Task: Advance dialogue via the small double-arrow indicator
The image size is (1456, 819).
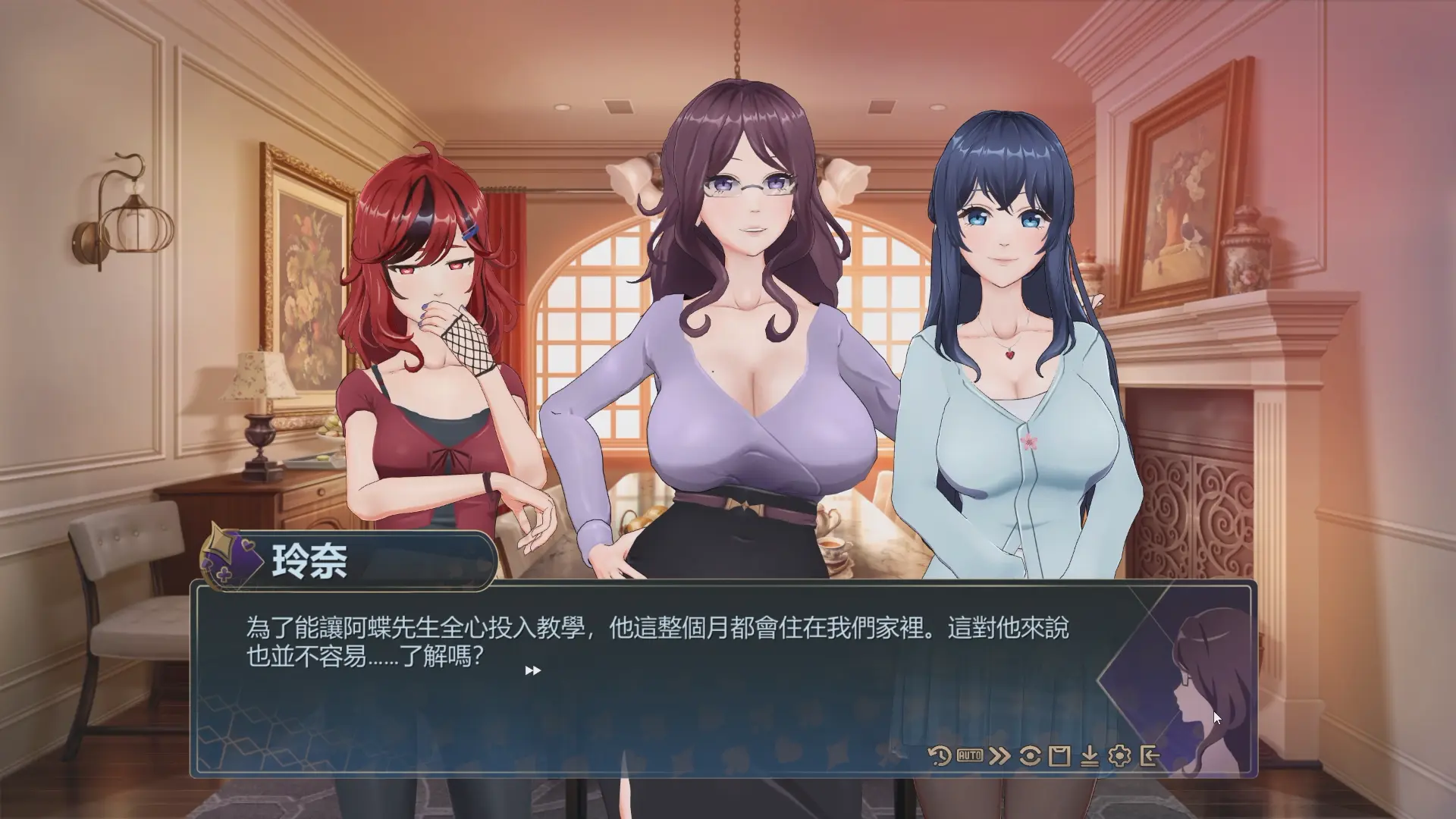Action: click(533, 670)
